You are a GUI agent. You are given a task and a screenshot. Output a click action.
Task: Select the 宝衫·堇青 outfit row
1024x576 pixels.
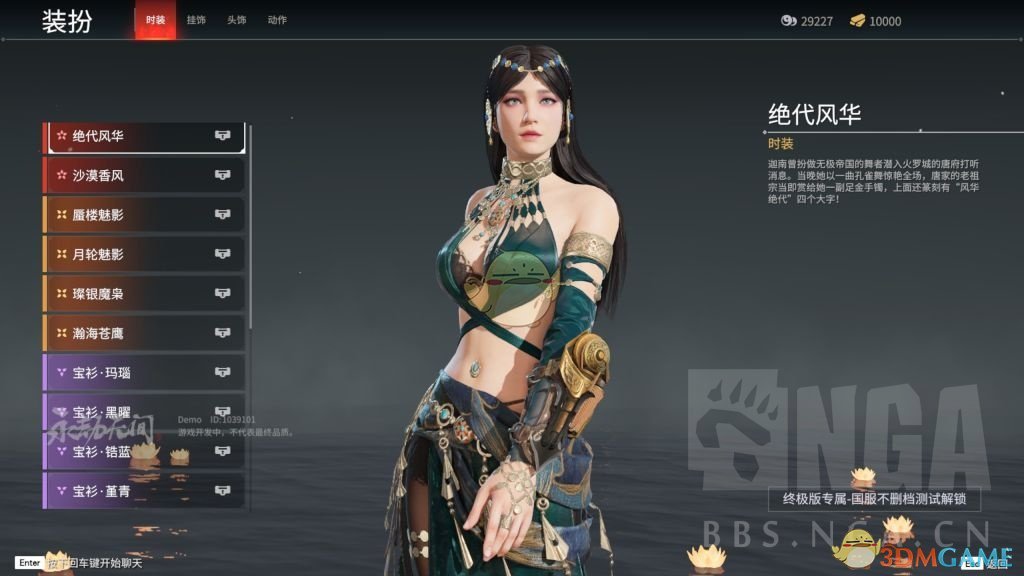click(144, 491)
